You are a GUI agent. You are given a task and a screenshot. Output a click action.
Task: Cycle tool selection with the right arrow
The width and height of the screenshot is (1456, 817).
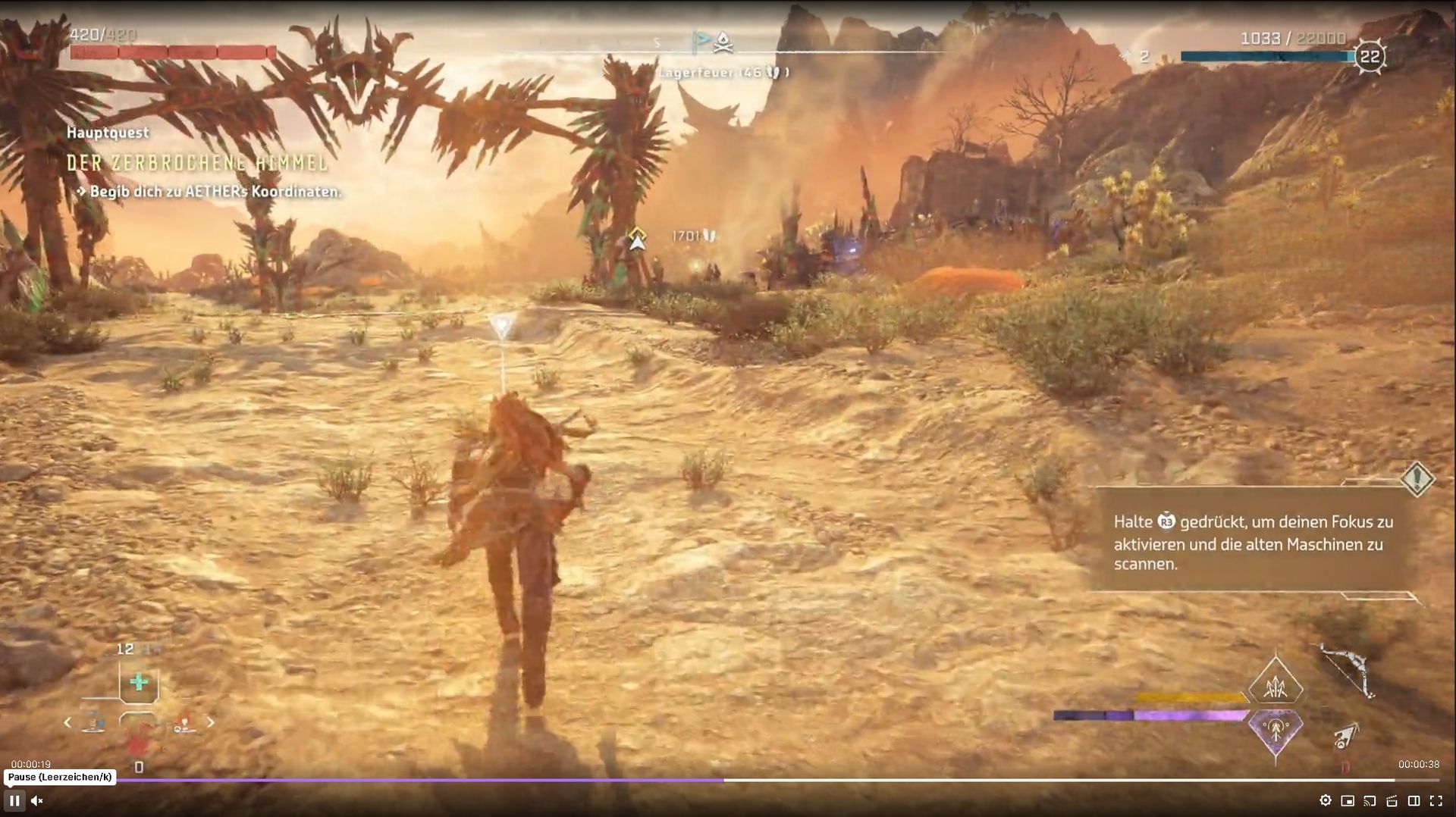pyautogui.click(x=211, y=723)
